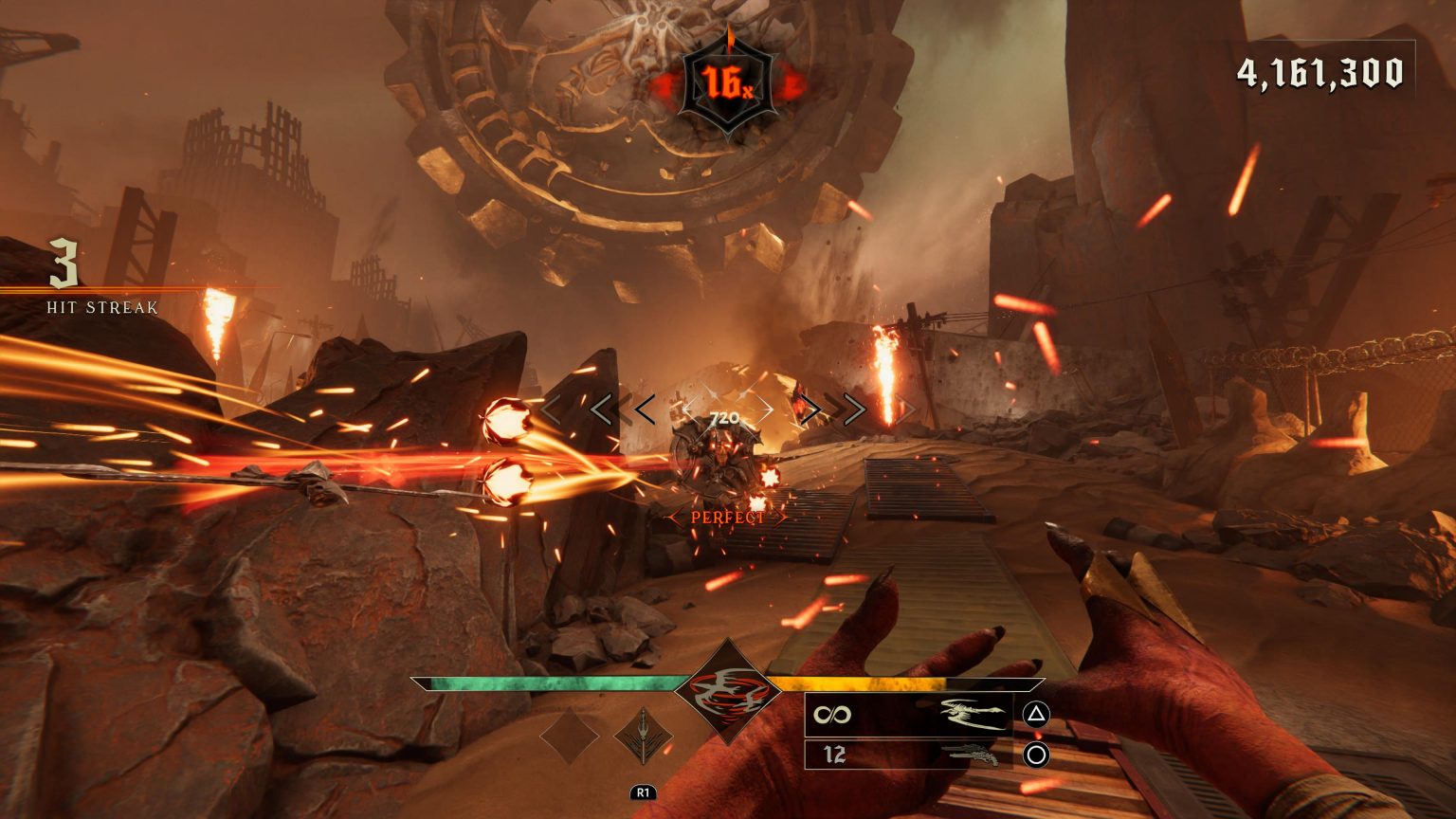Click the PERFECT rating text
This screenshot has height=819, width=1456.
(727, 518)
